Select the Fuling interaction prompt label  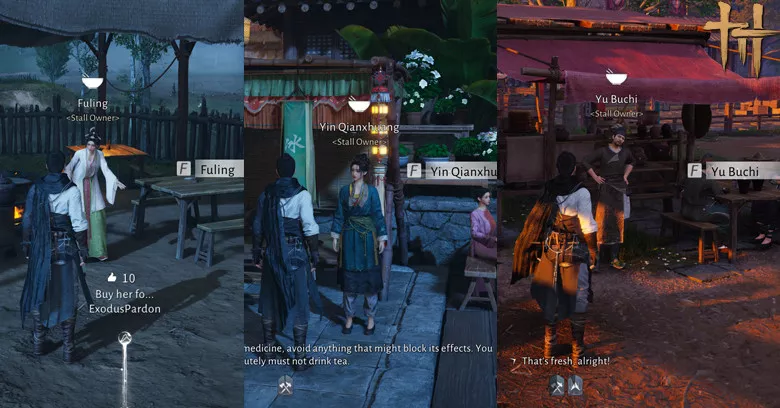217,169
